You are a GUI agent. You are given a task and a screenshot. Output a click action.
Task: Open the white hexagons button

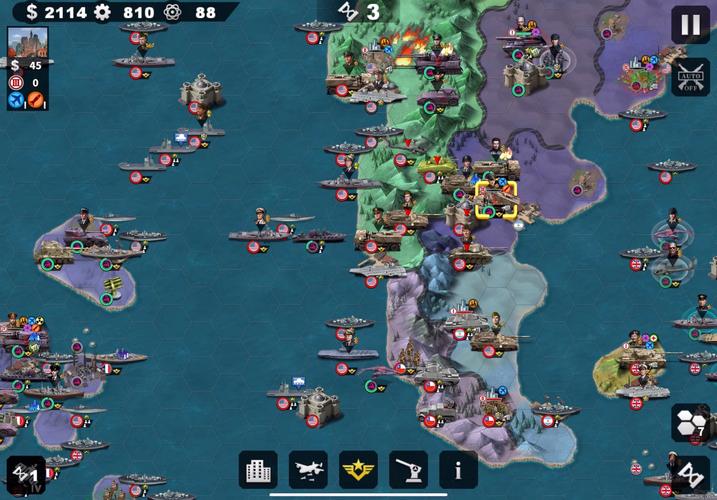(x=690, y=422)
